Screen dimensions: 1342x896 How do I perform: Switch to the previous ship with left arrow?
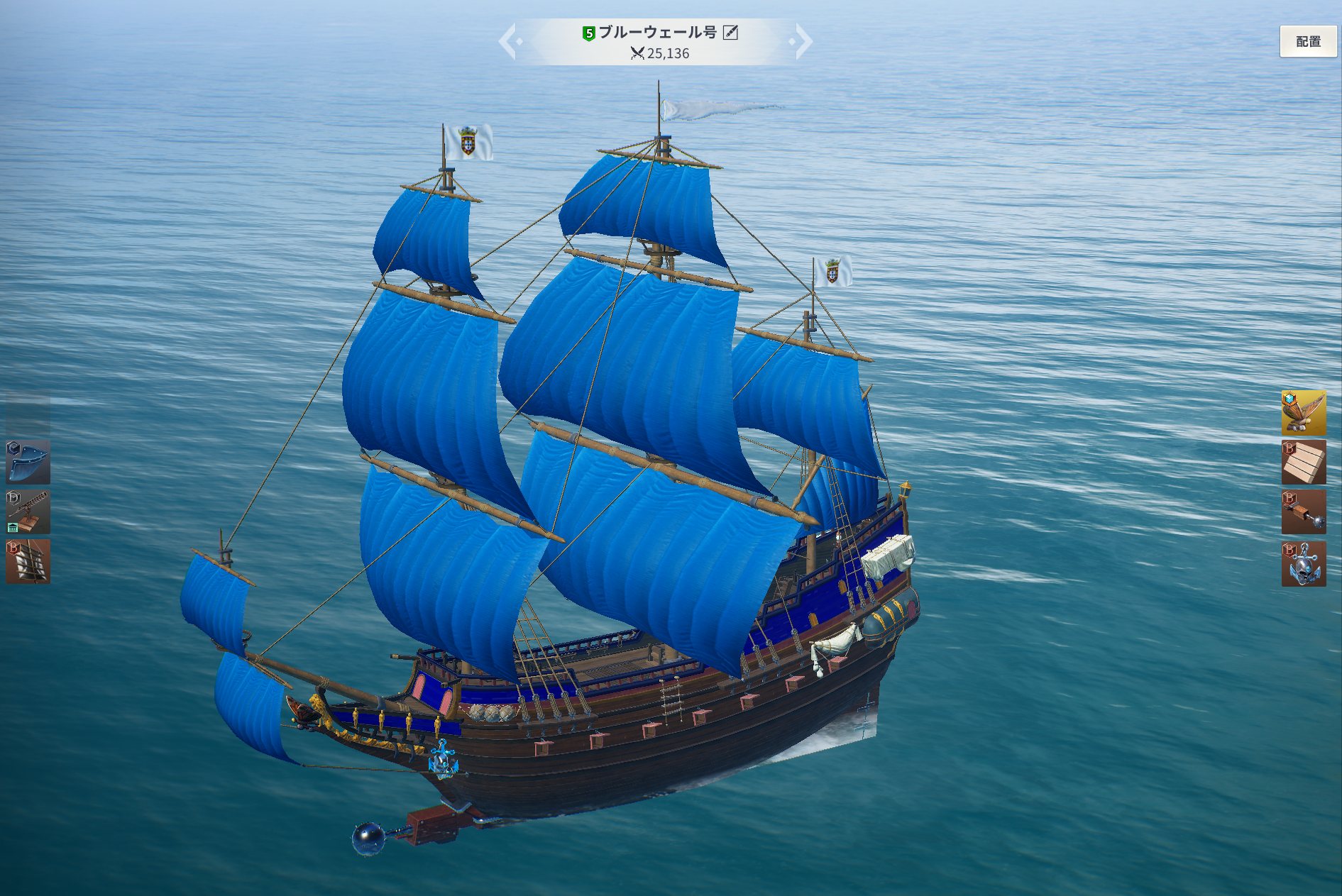[x=509, y=41]
